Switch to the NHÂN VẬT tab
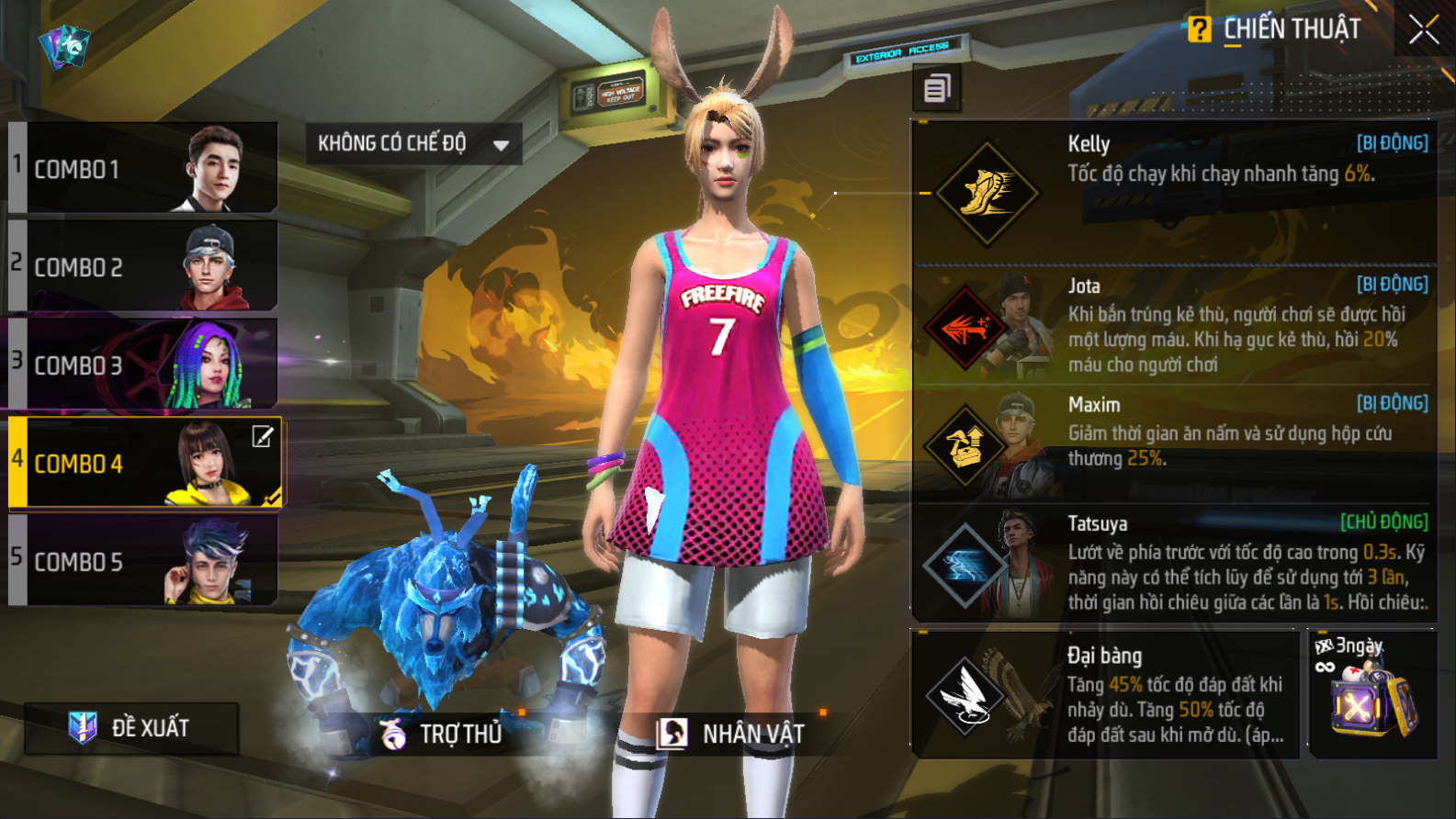This screenshot has width=1456, height=819. click(731, 734)
